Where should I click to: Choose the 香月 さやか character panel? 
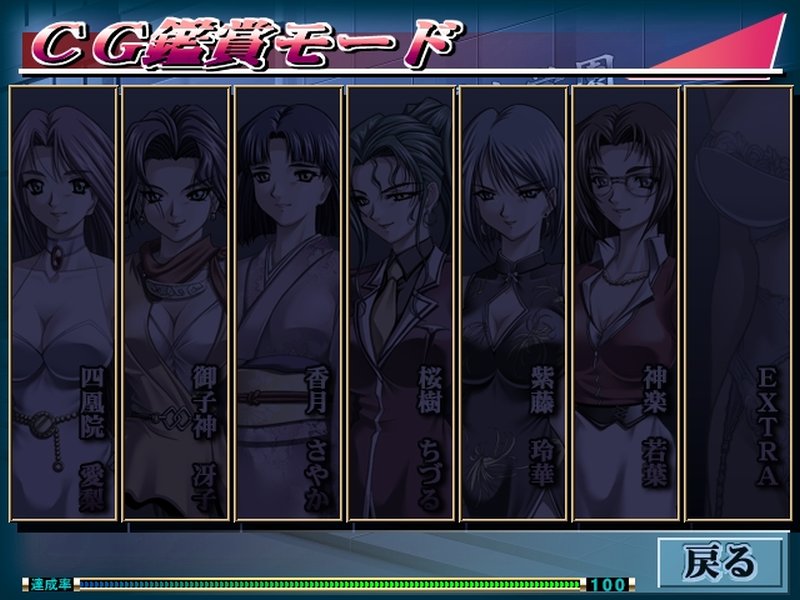[289, 303]
